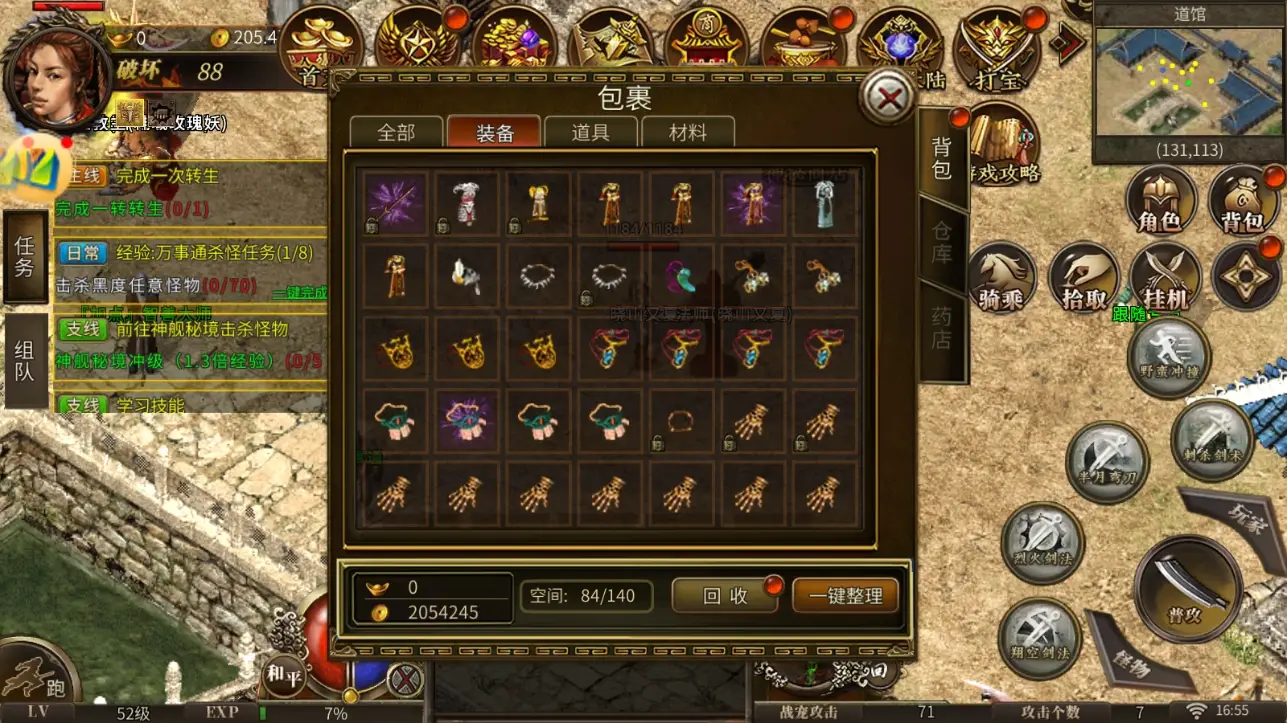1287x723 pixels.
Task: Sort inventory with 一键整理 button
Action: pyautogui.click(x=845, y=596)
